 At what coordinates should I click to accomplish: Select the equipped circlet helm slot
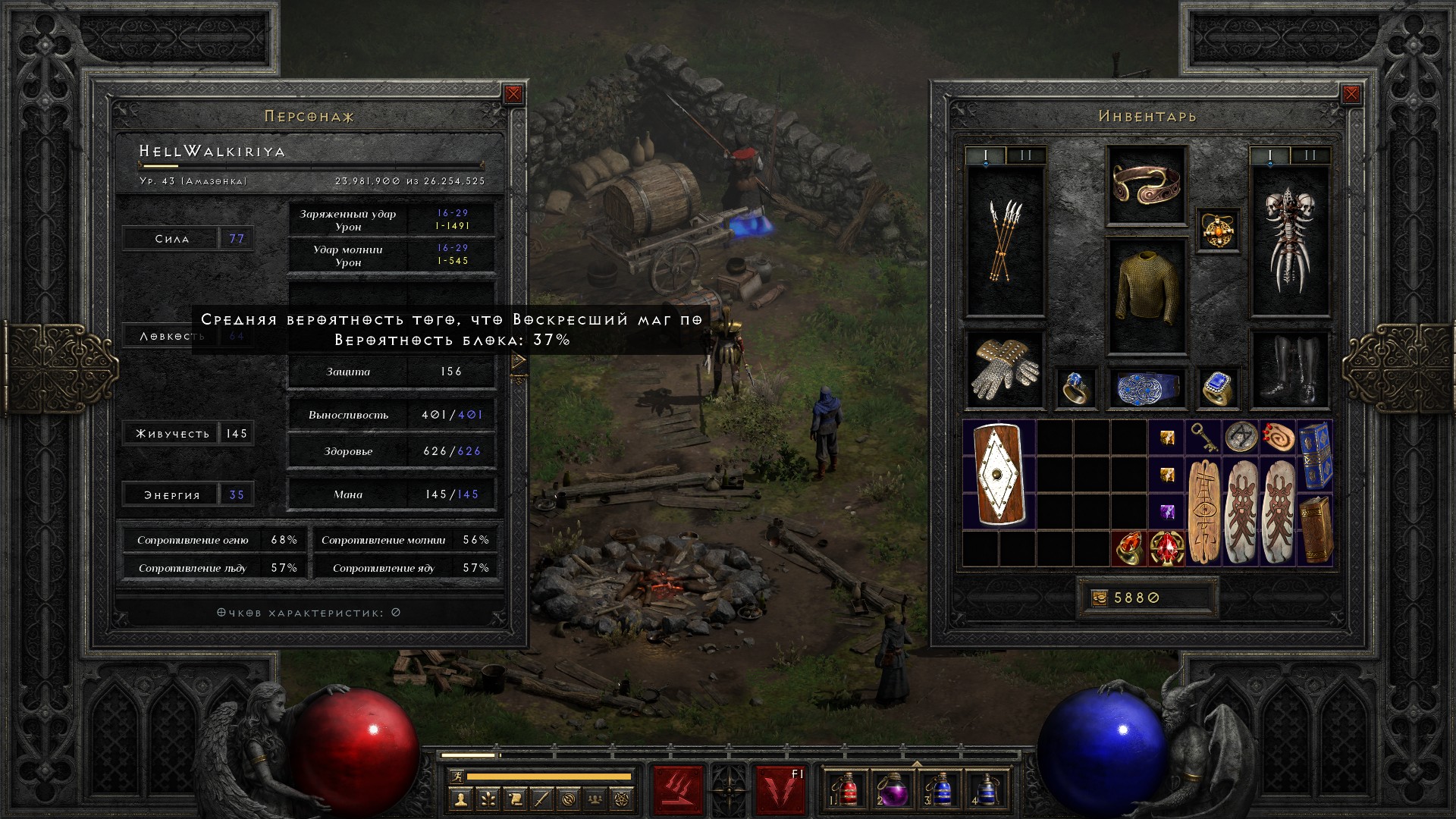point(1146,185)
